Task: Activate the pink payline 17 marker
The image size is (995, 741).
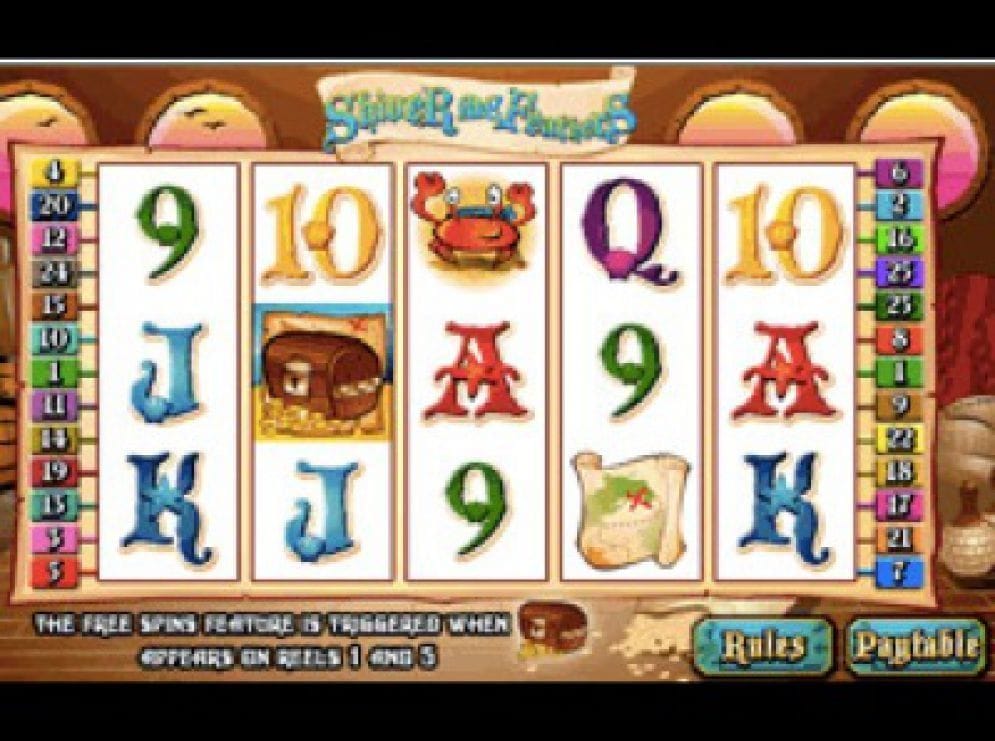Action: (x=899, y=505)
